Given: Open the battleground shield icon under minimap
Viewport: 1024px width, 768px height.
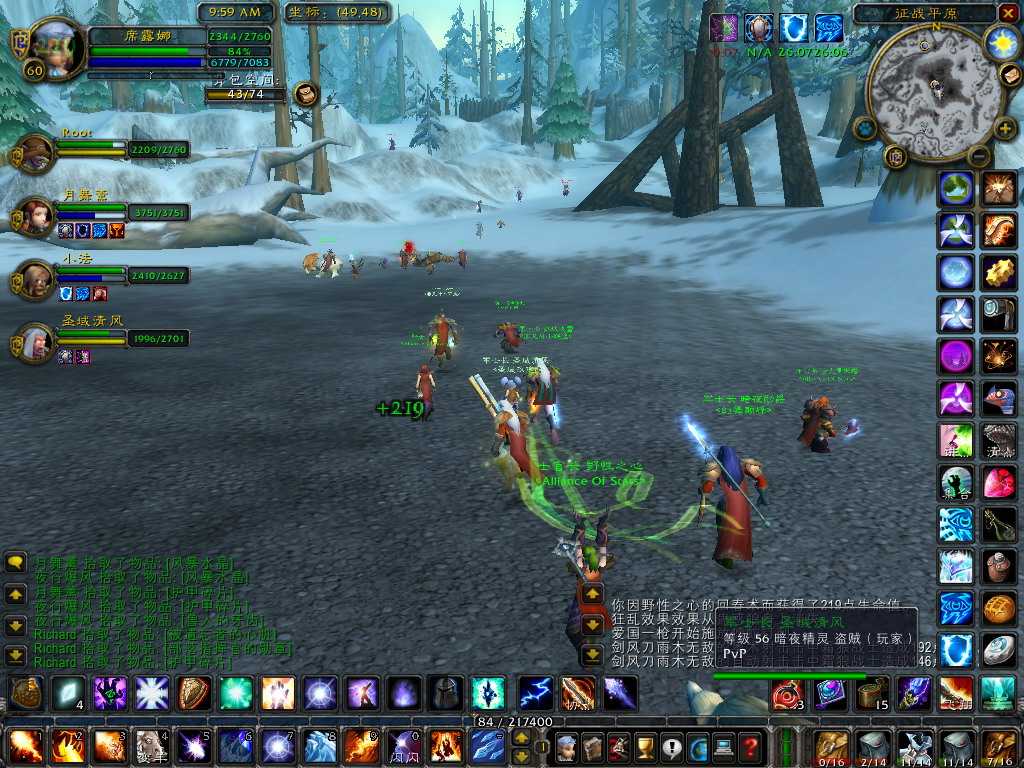Looking at the screenshot, I should pyautogui.click(x=897, y=156).
